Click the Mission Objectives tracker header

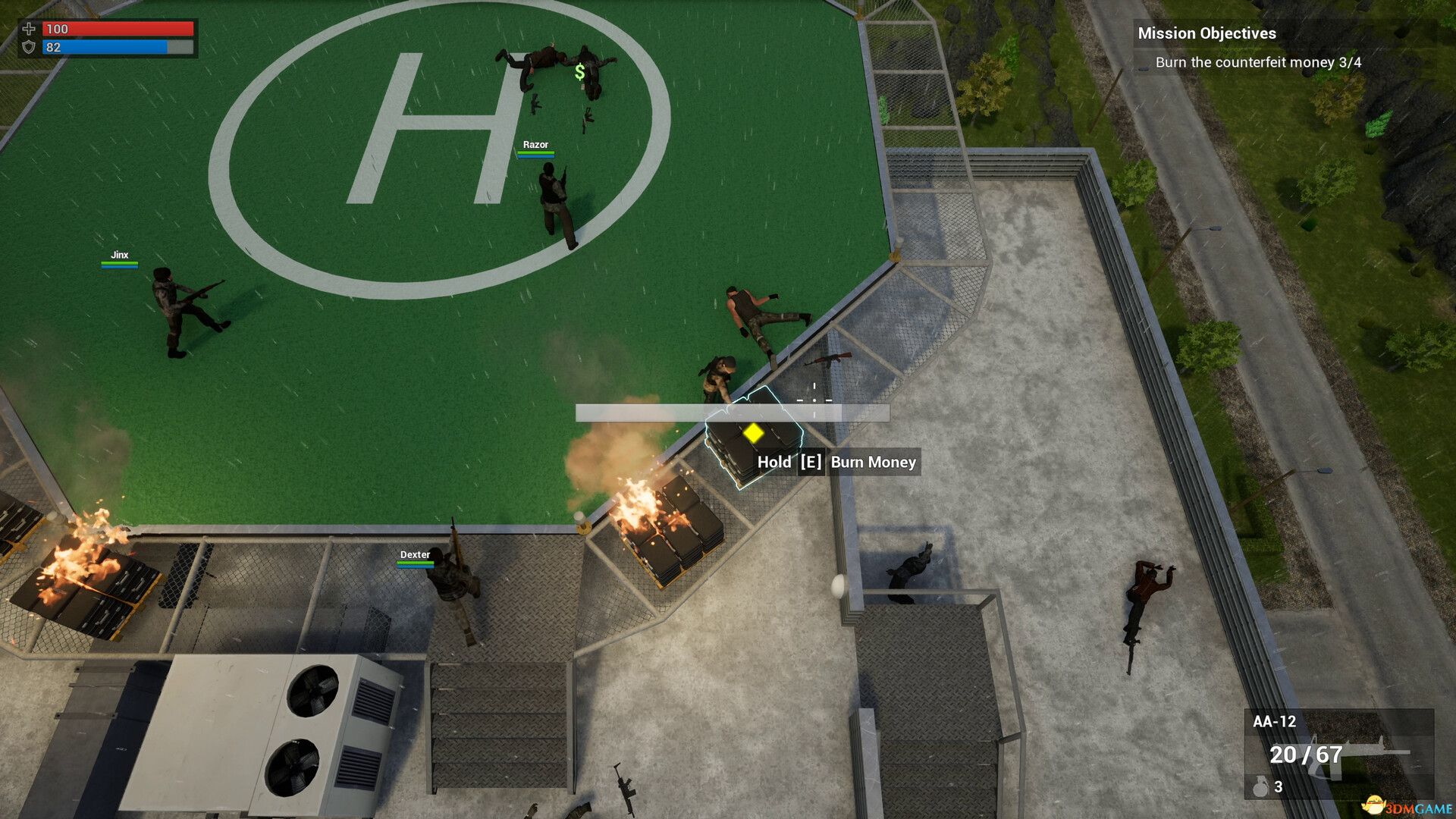click(1207, 33)
